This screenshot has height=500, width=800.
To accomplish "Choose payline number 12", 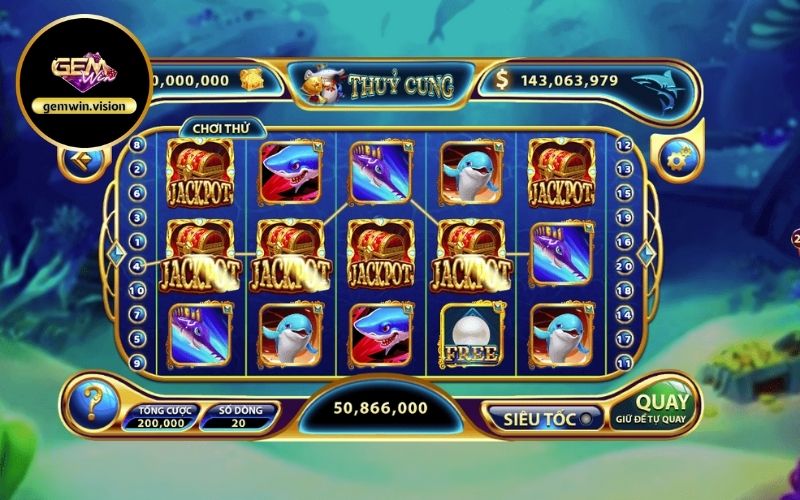I will pyautogui.click(x=626, y=145).
